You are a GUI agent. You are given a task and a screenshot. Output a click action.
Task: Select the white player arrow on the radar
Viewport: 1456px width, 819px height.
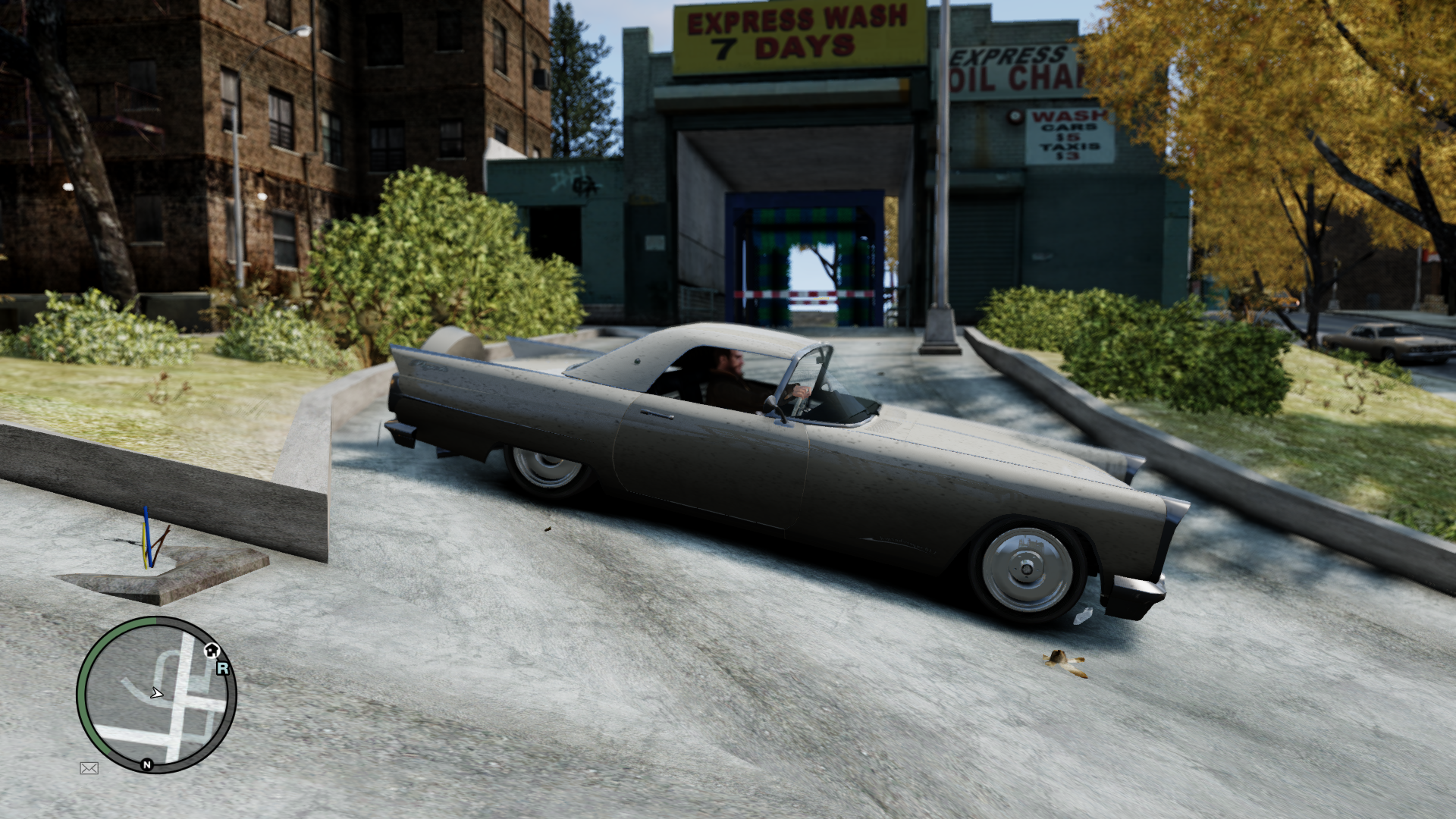point(156,692)
